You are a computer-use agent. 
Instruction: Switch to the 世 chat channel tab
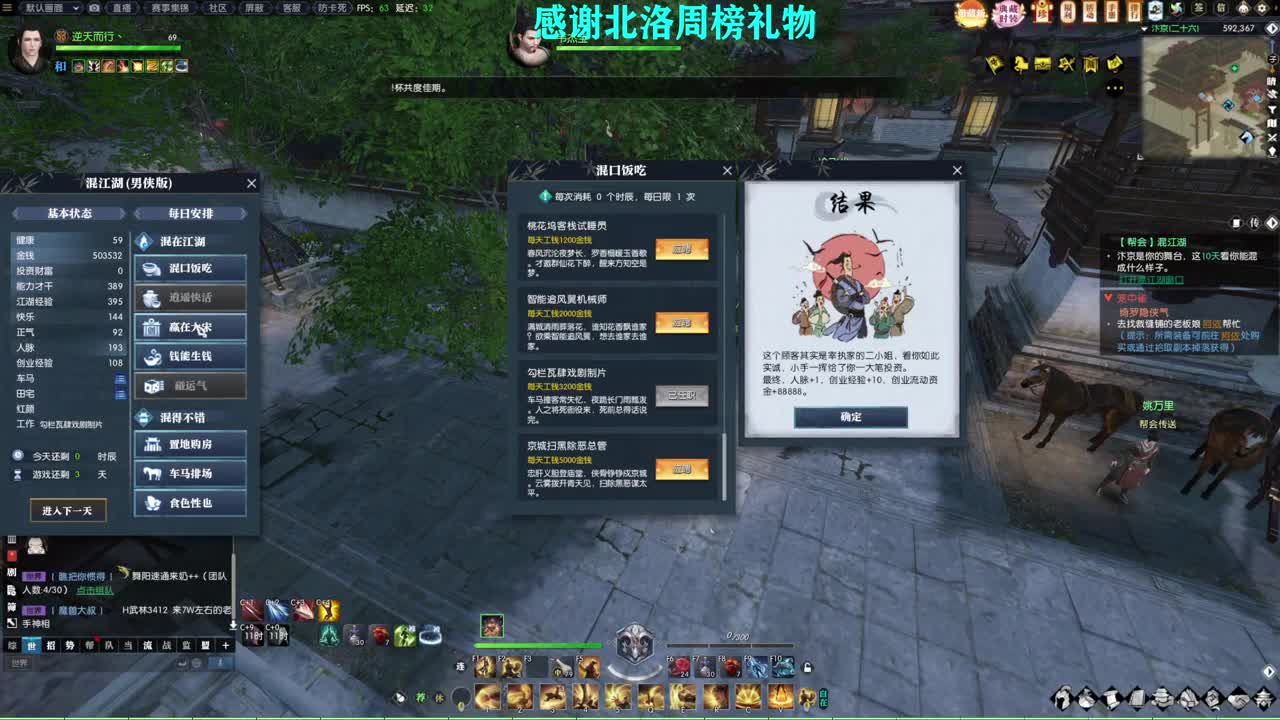pyautogui.click(x=32, y=646)
